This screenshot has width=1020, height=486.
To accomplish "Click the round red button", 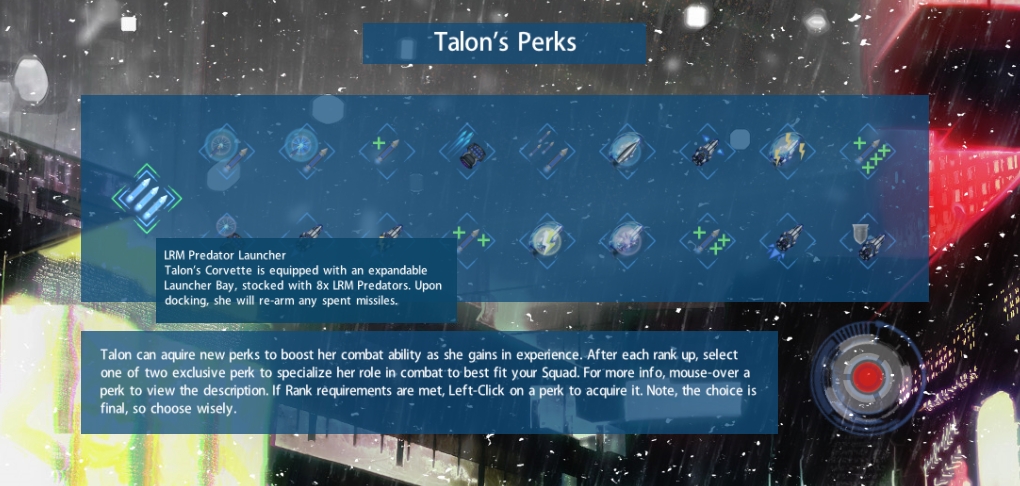I will pos(869,378).
